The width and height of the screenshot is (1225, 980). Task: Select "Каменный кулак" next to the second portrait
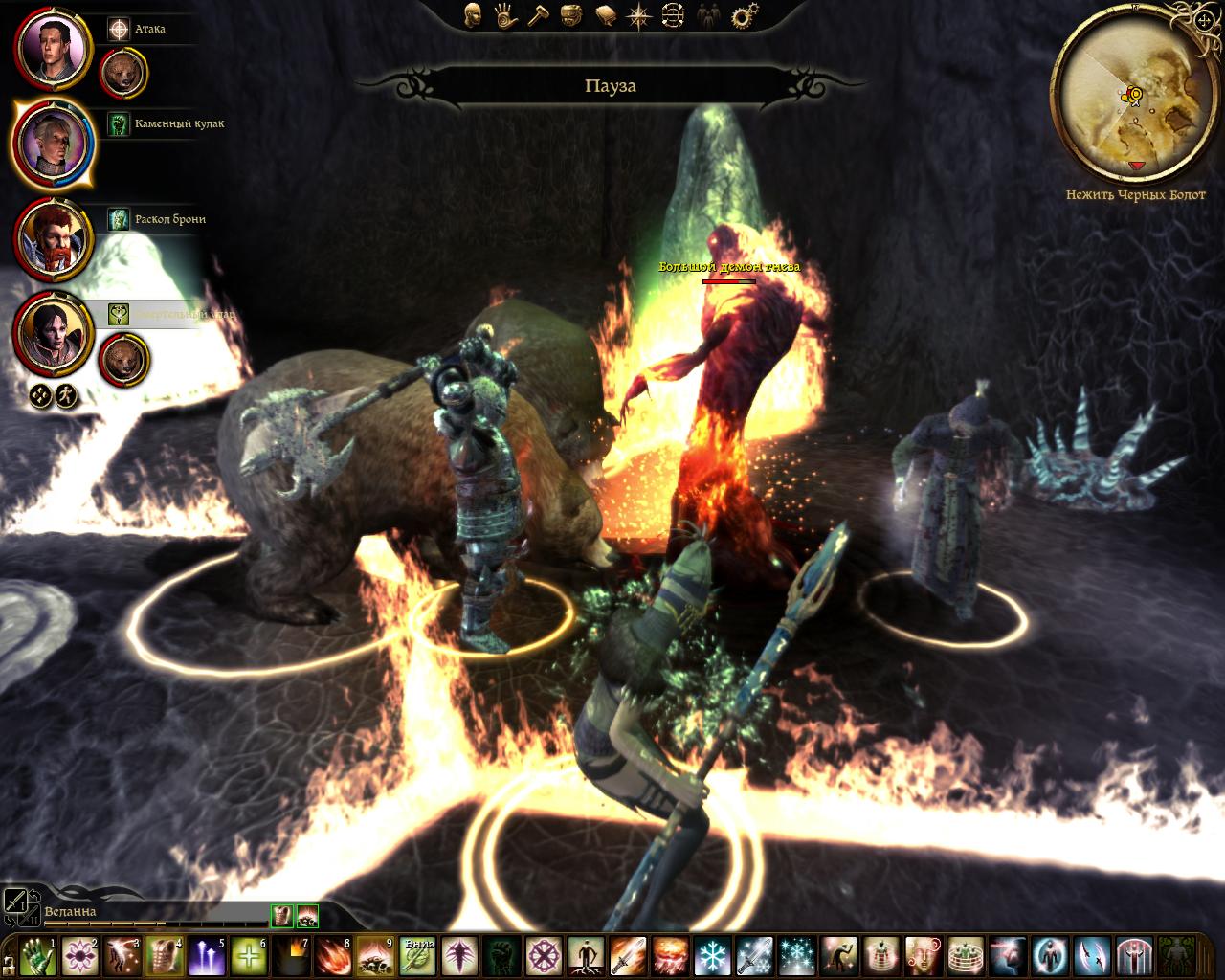pyautogui.click(x=172, y=122)
